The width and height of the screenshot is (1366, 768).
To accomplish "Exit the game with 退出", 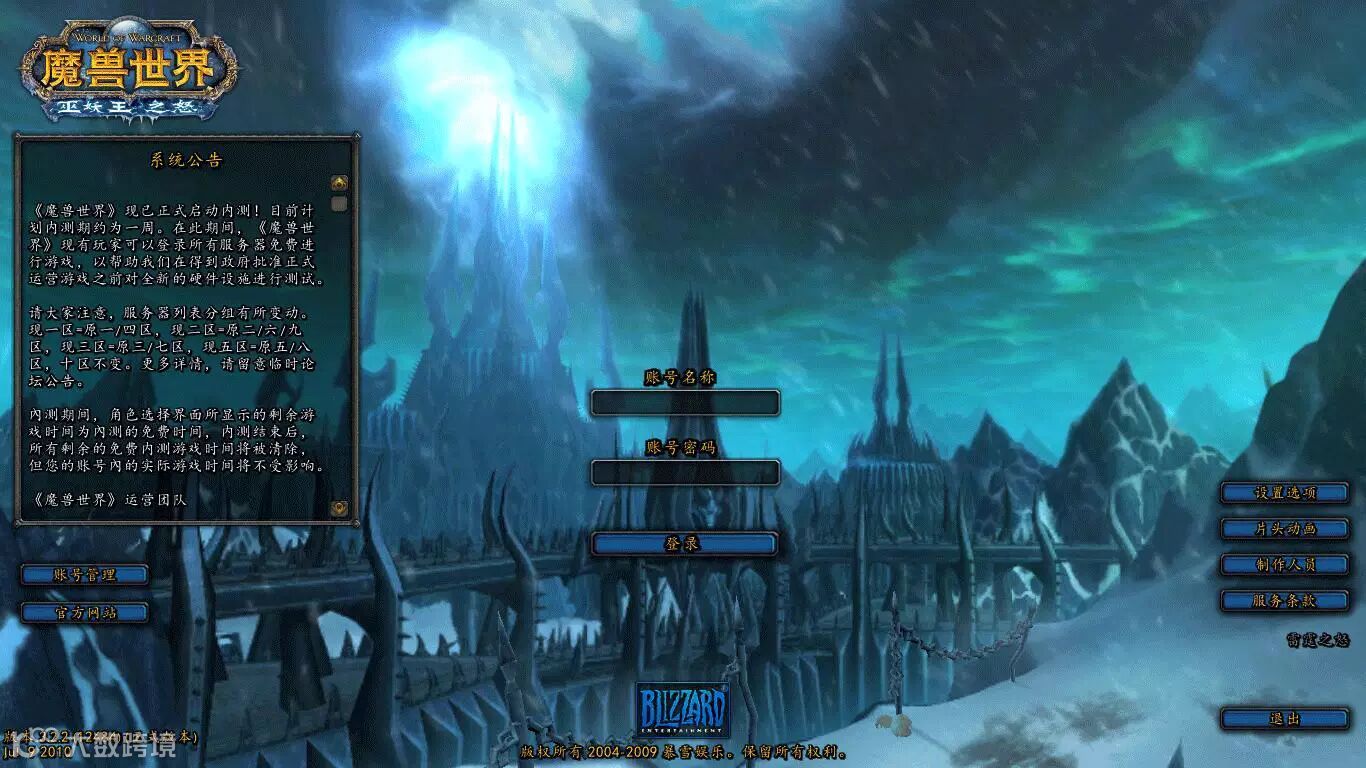I will (1285, 718).
